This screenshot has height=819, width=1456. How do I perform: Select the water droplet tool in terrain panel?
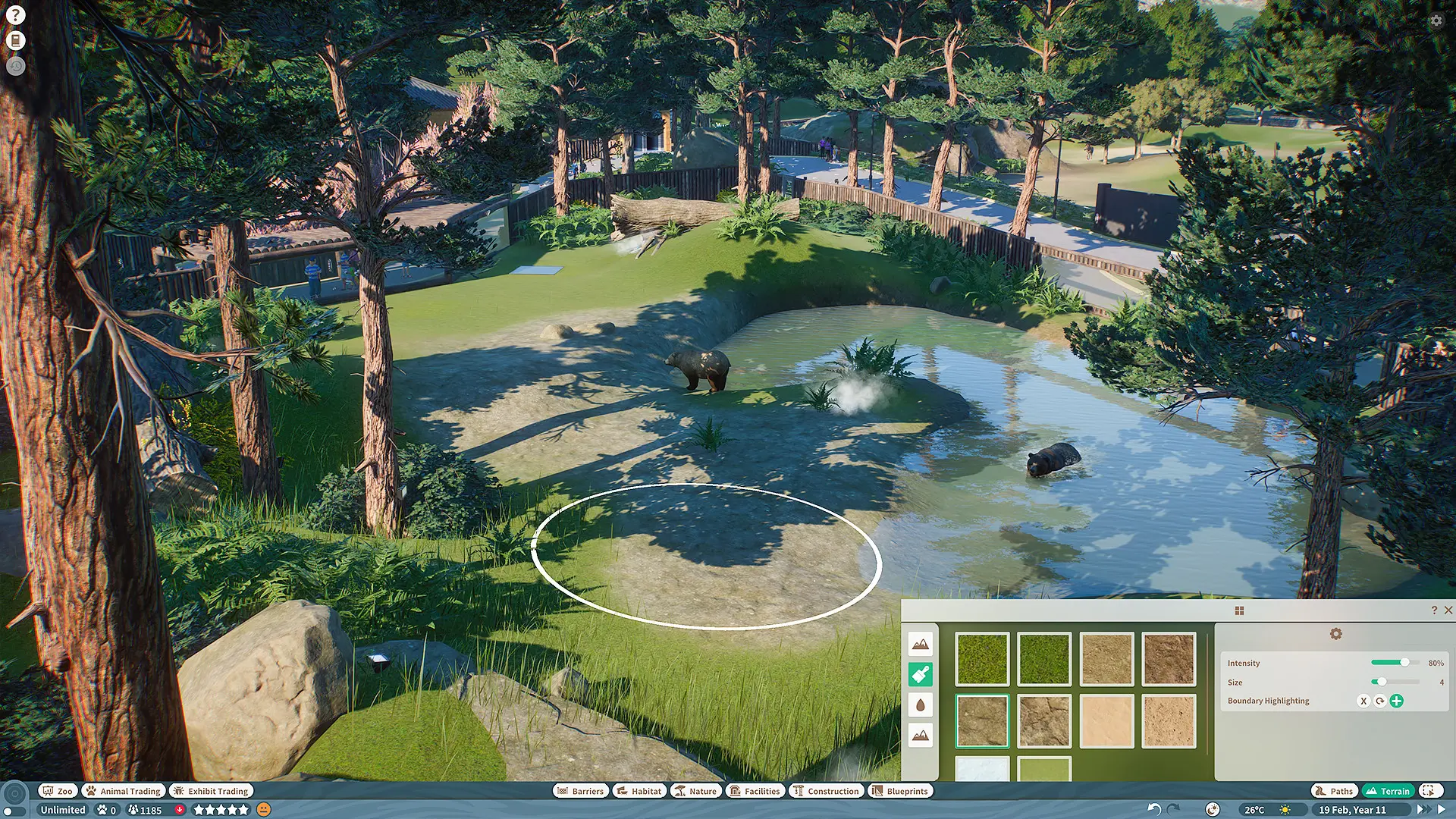(920, 704)
